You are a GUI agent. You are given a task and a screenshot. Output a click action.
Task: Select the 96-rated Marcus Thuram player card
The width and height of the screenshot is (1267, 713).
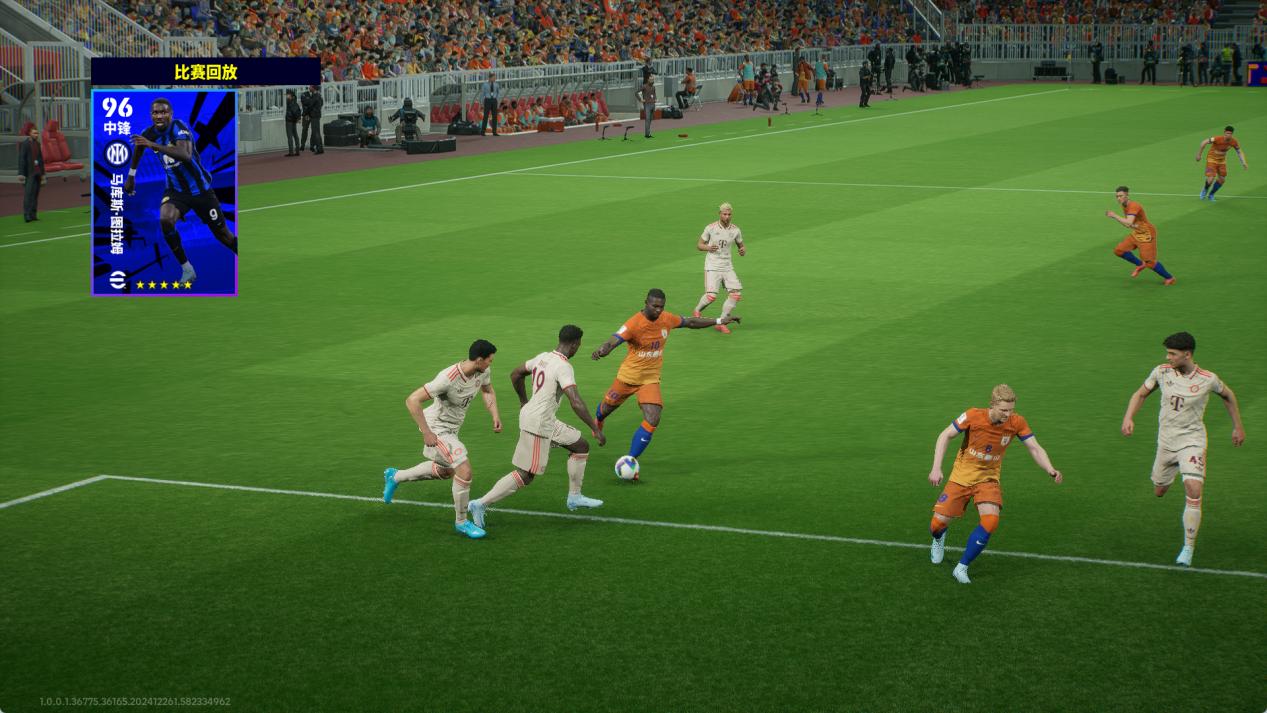165,192
